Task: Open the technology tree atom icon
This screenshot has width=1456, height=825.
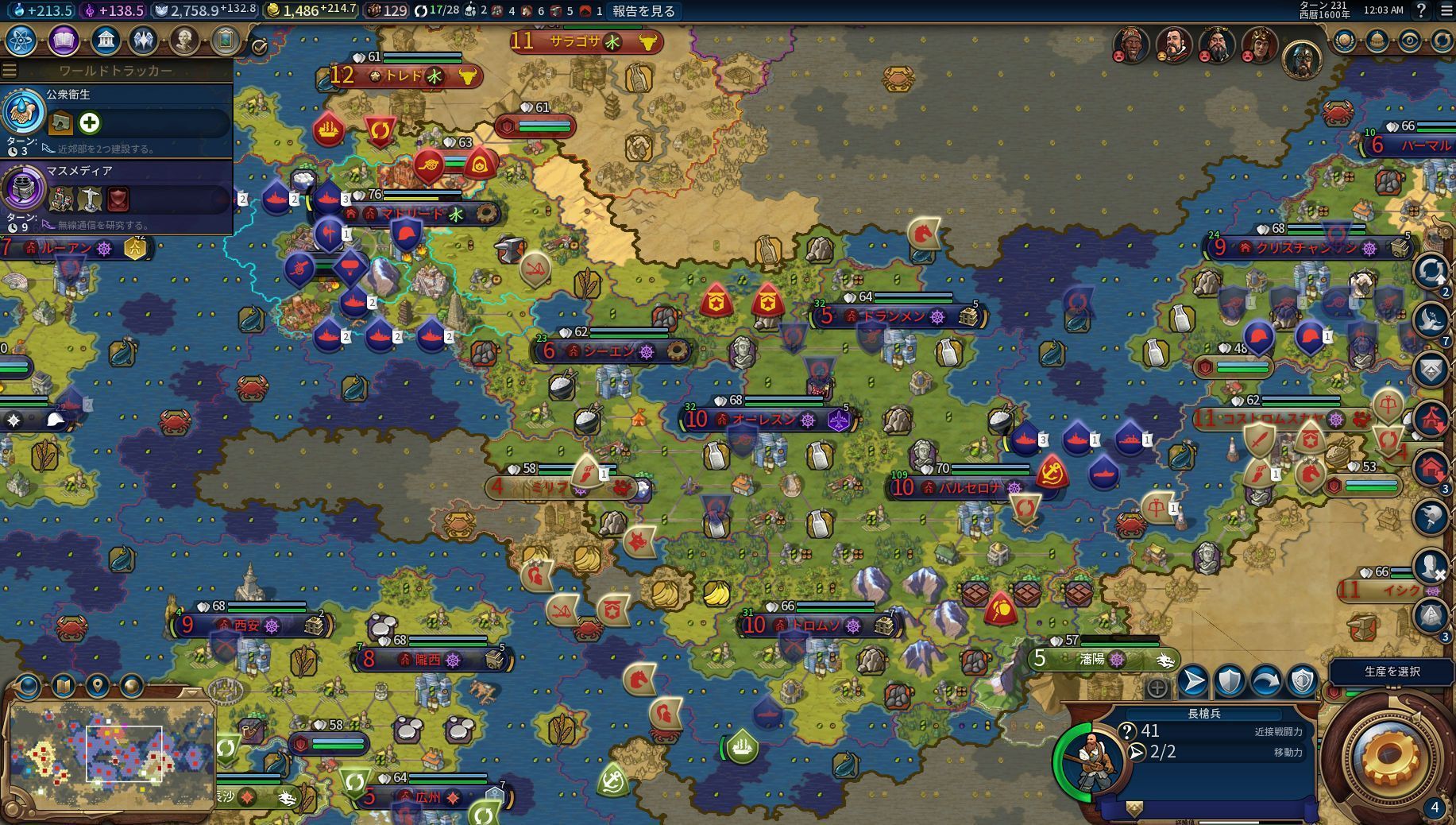Action: (x=21, y=40)
